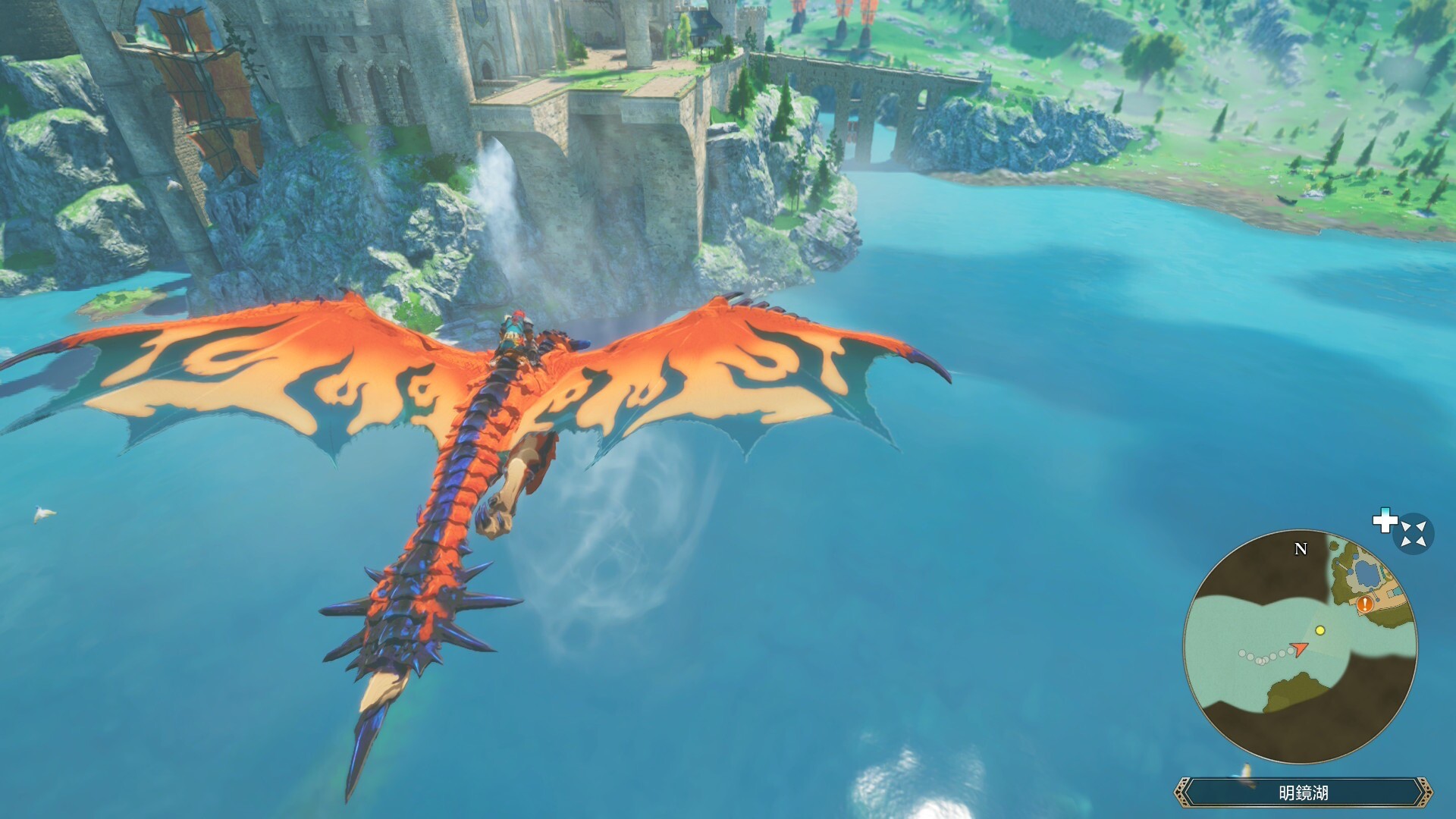This screenshot has width=1456, height=819.
Task: Toggle the minimap size with the four-arrow icon
Action: pos(1414,534)
